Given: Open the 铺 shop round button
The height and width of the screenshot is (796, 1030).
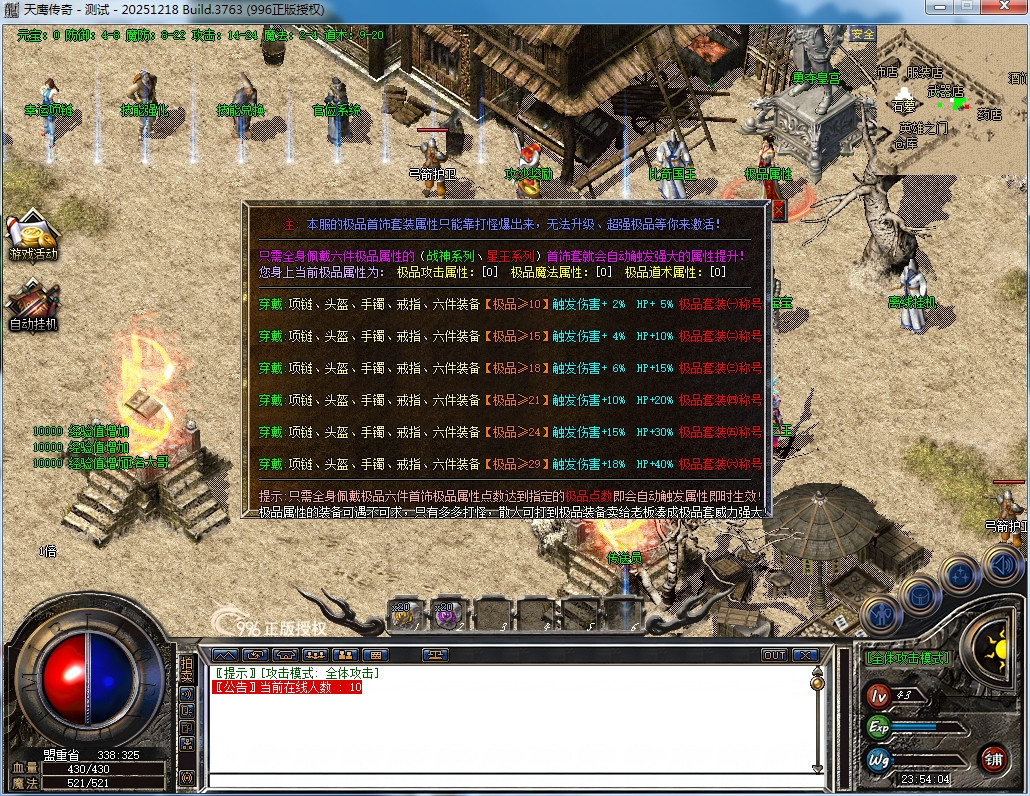Looking at the screenshot, I should click(x=993, y=758).
